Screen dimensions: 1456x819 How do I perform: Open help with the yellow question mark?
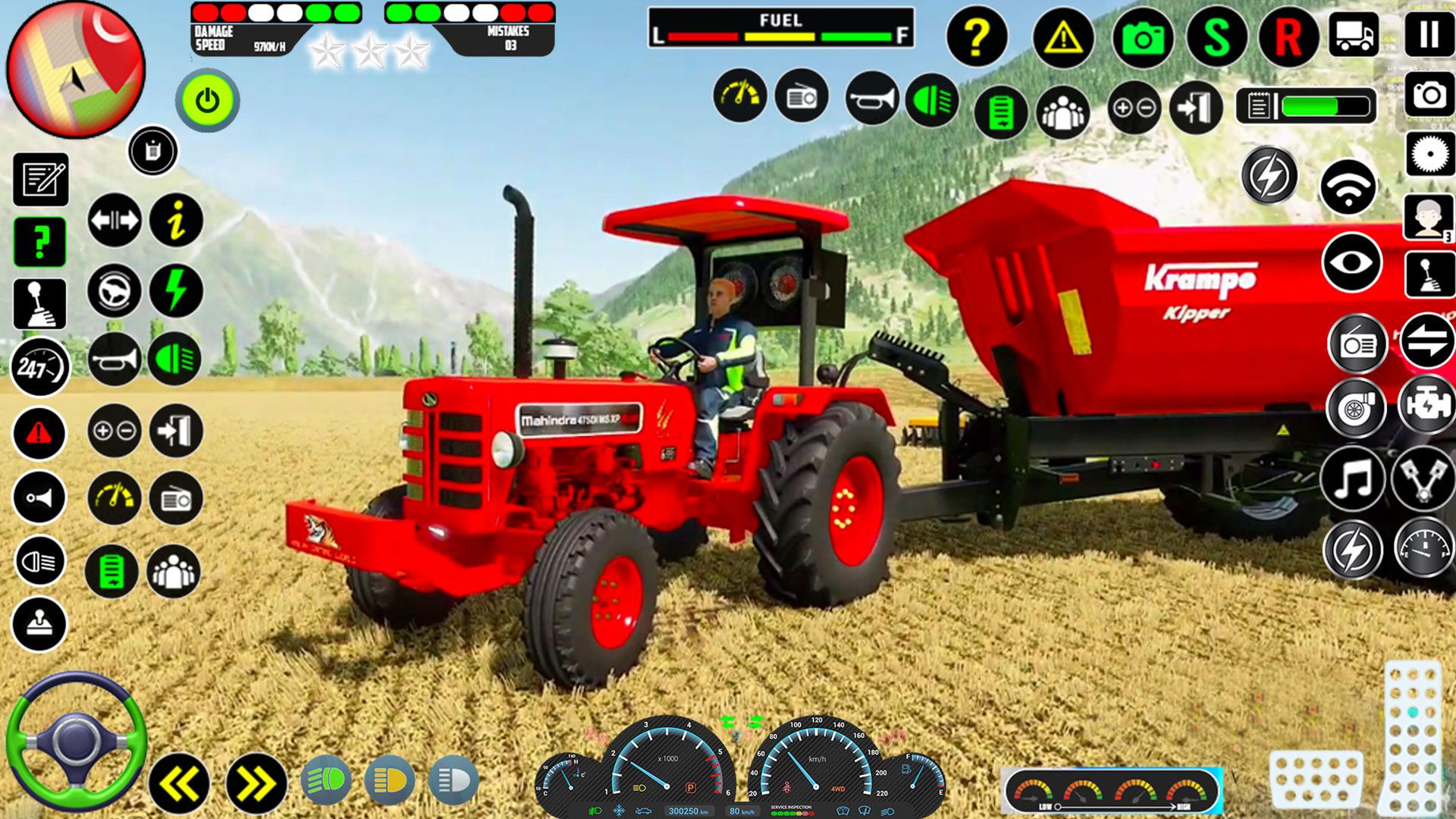tap(977, 36)
